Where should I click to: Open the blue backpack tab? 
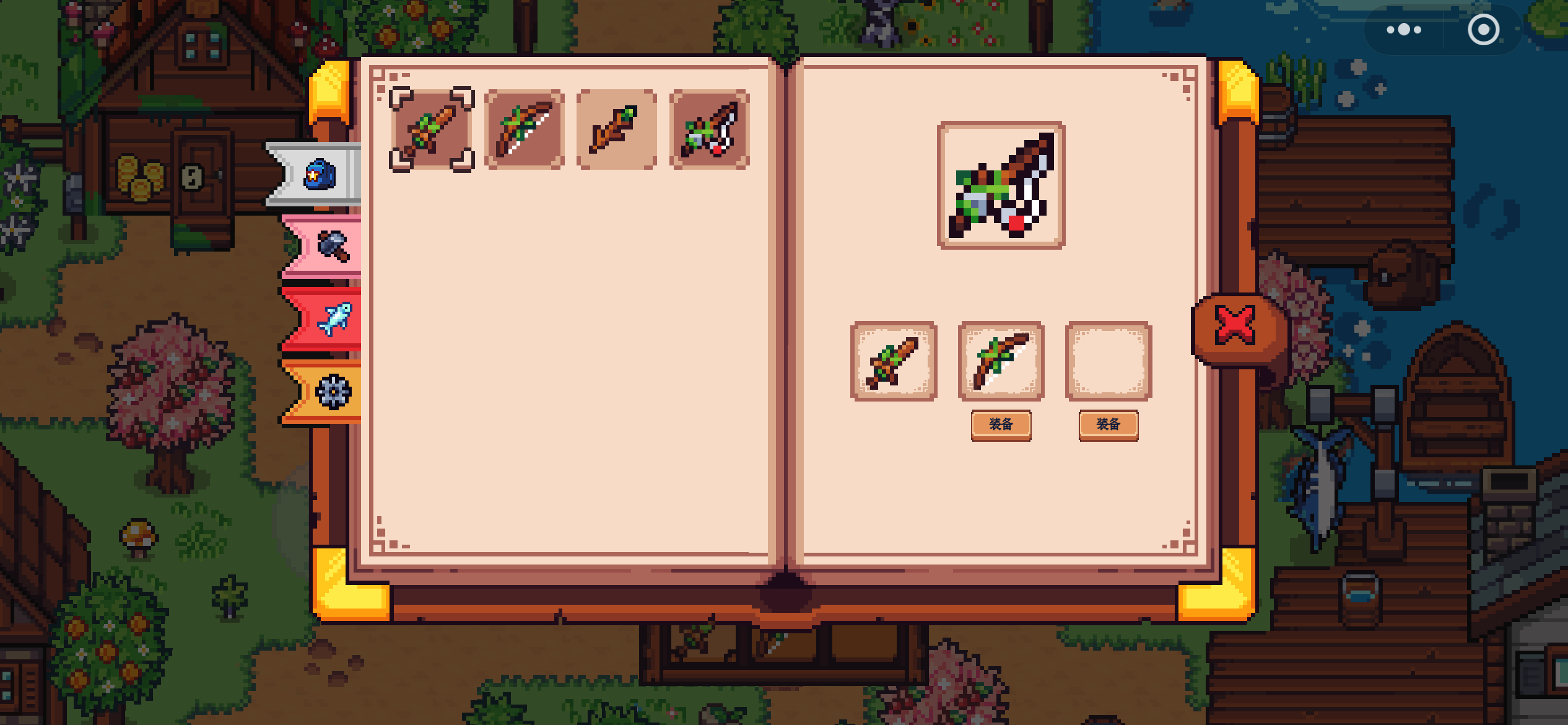click(319, 175)
